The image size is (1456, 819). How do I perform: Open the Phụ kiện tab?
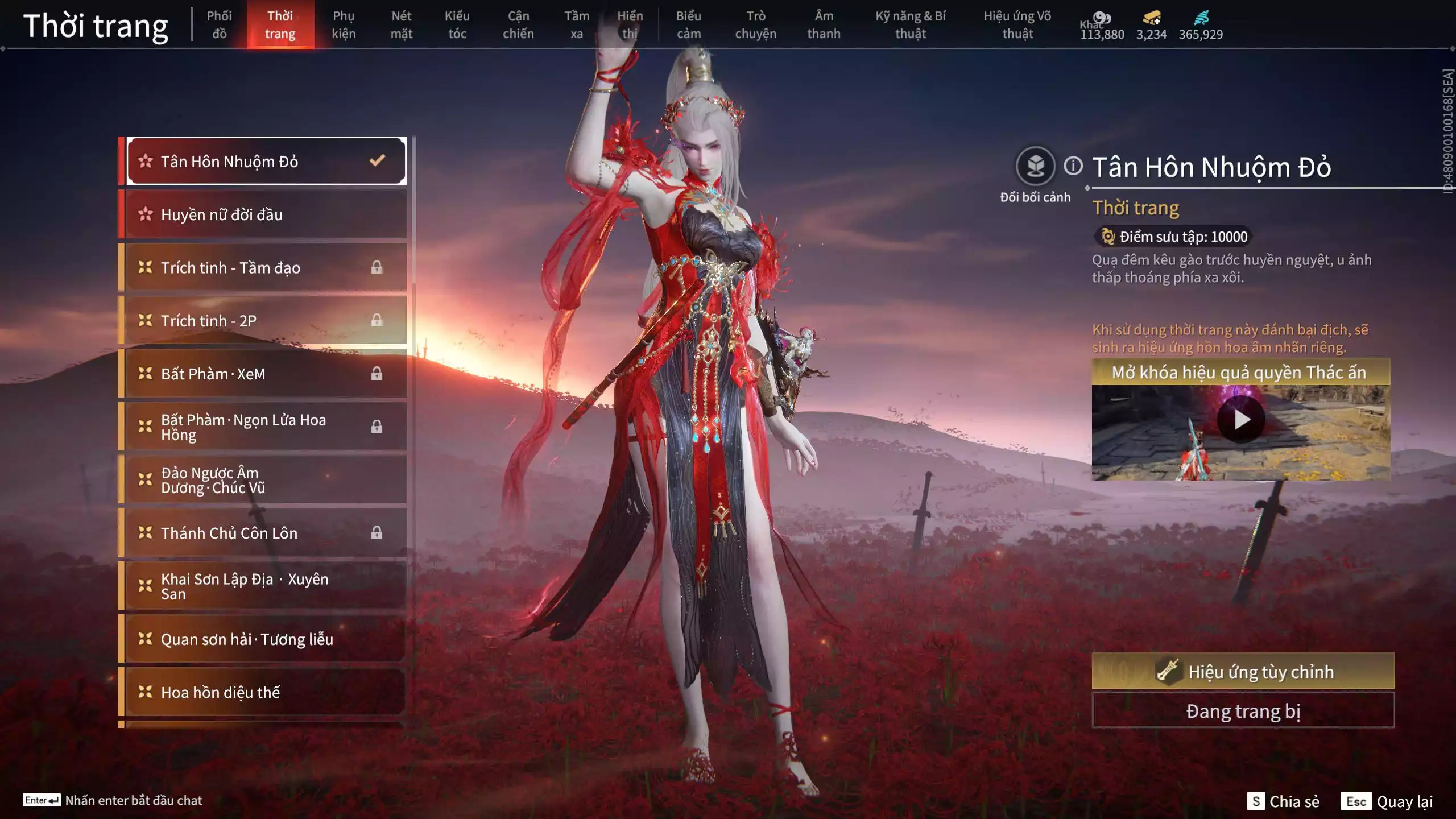point(344,25)
